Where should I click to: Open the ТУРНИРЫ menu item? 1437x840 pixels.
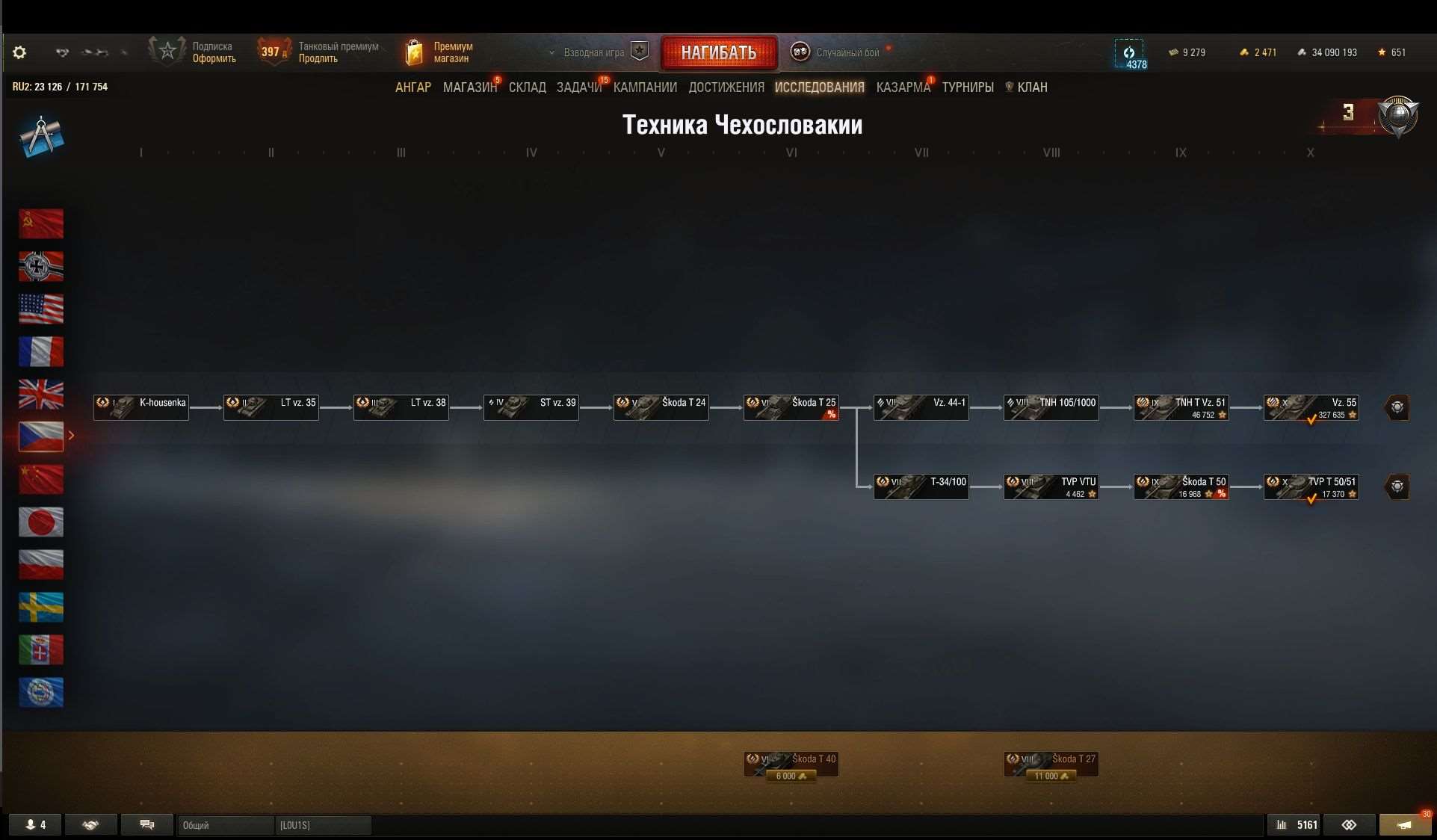[x=968, y=87]
